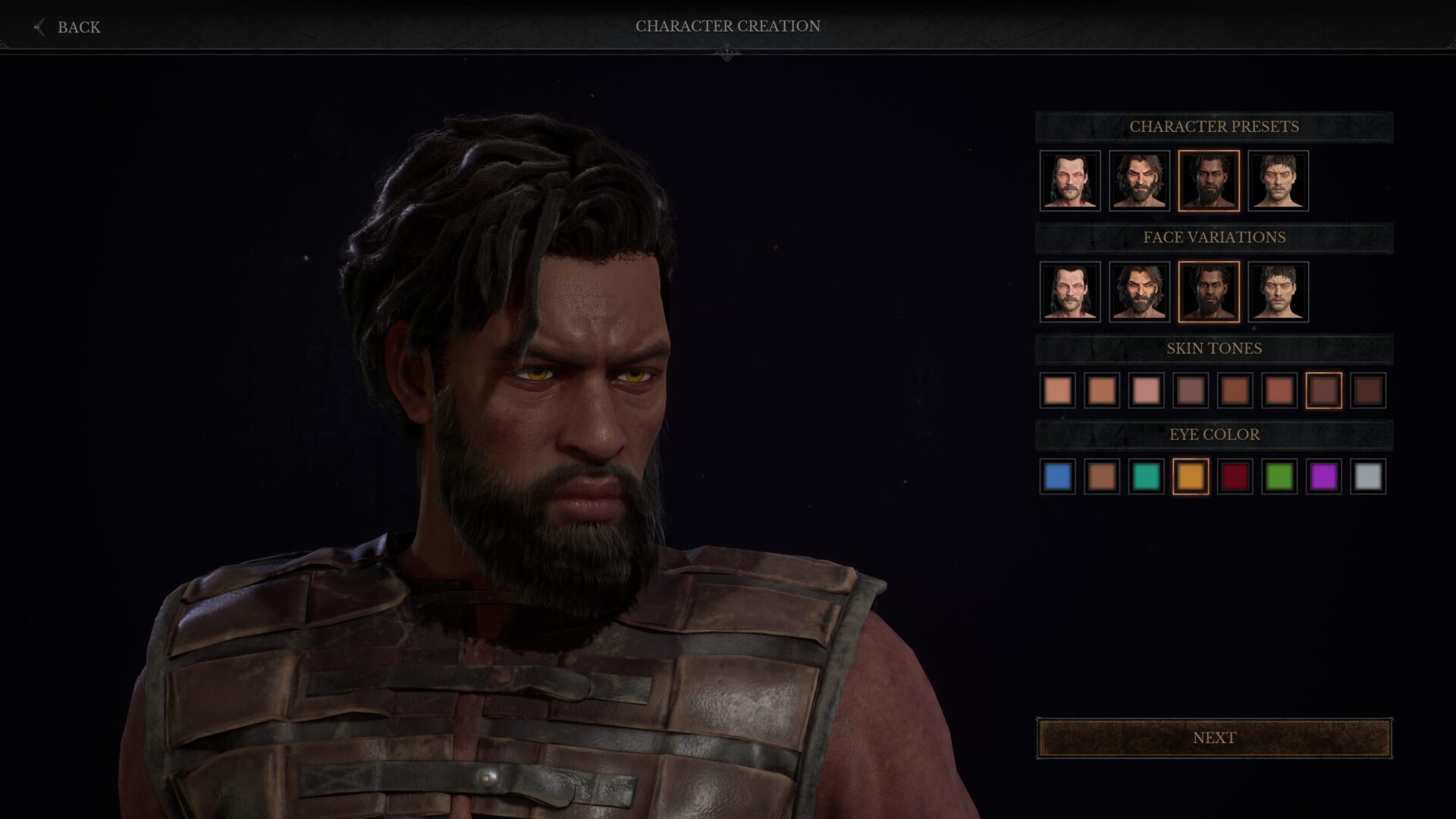Choose the mustached face variation
The image size is (1456, 819).
click(x=1070, y=292)
